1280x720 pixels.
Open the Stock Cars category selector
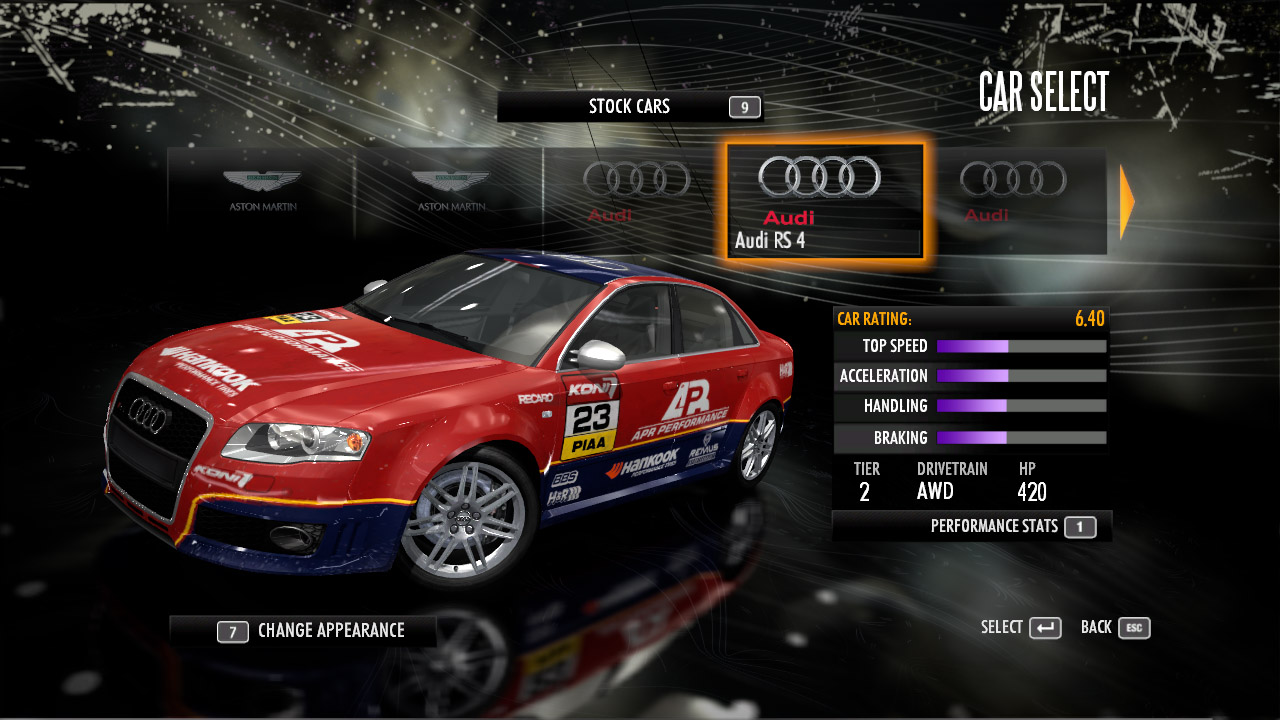point(630,107)
